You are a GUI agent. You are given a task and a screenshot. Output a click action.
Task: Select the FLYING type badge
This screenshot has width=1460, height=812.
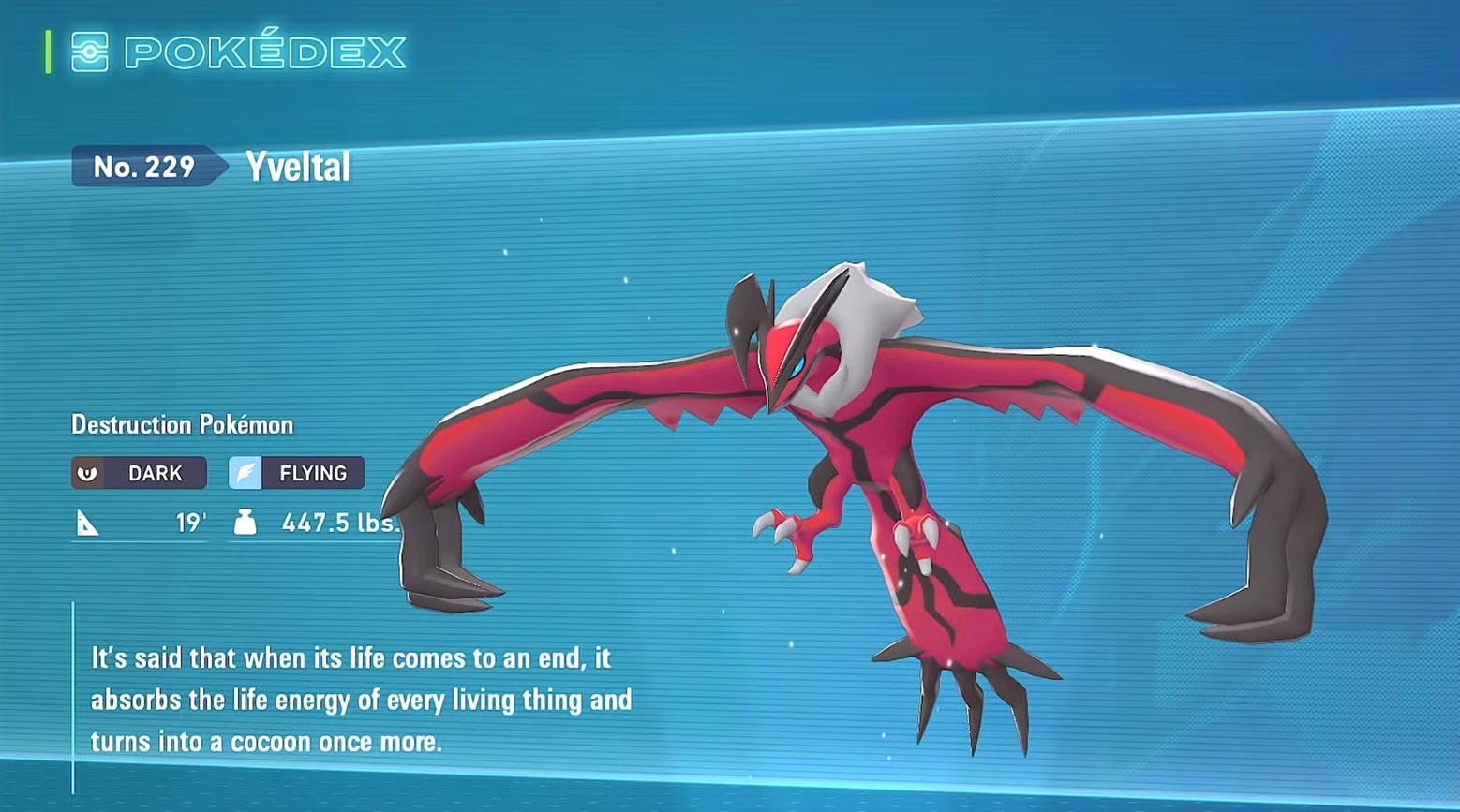click(x=296, y=473)
